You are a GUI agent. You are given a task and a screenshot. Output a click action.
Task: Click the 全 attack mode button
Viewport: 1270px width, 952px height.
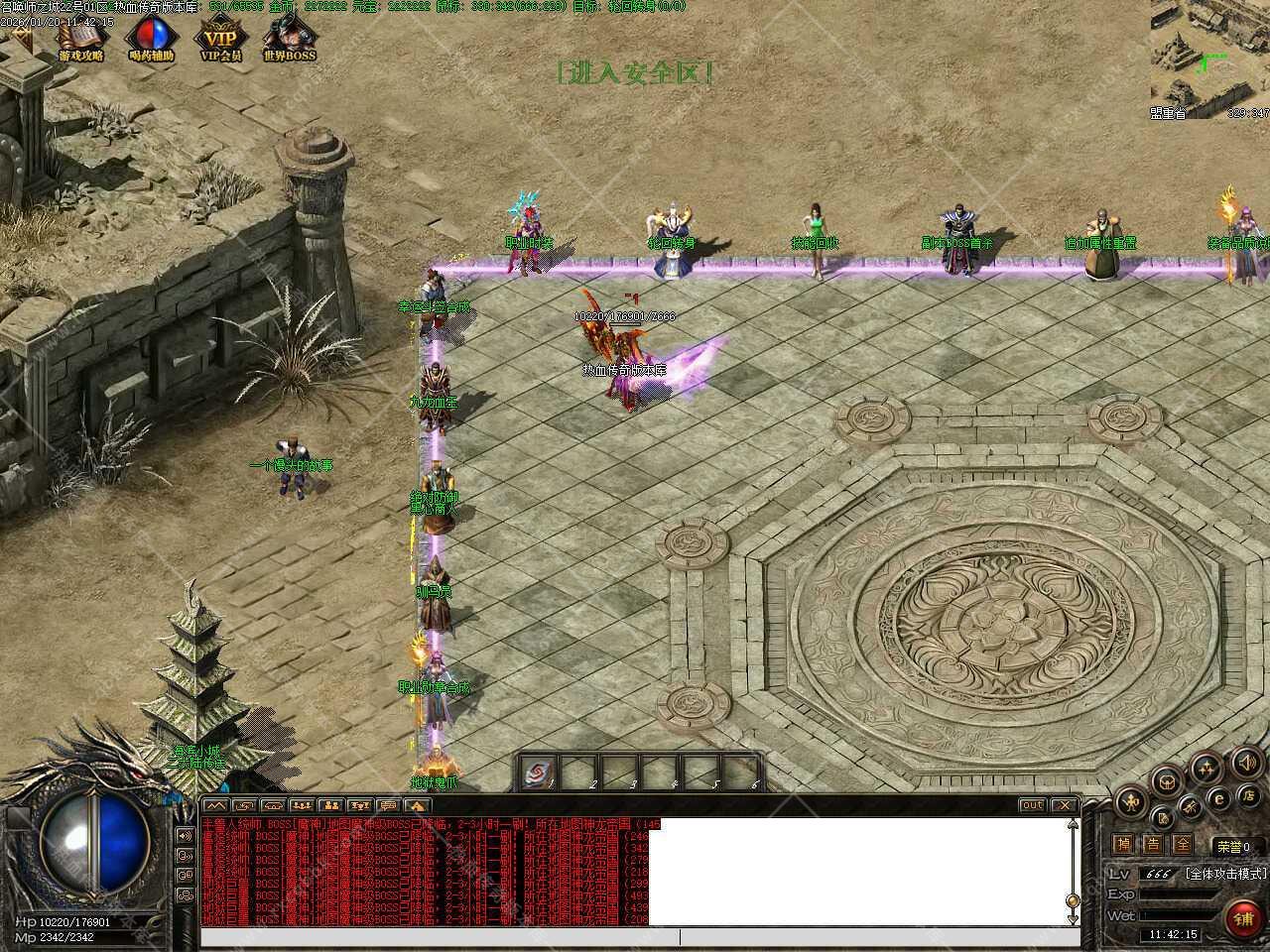coord(1182,844)
